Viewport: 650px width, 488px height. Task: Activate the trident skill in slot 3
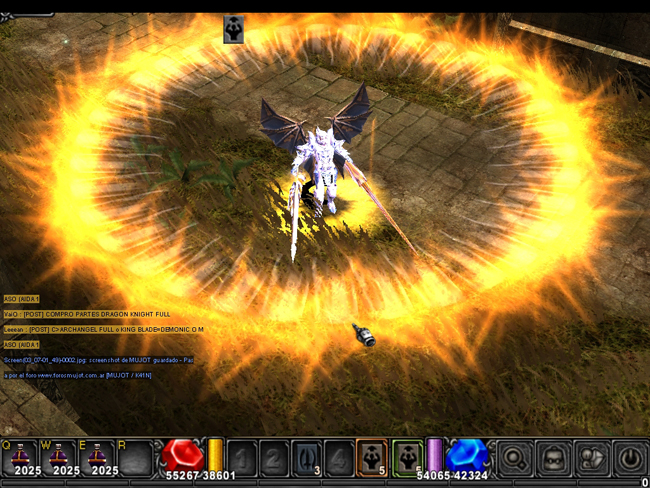click(308, 458)
